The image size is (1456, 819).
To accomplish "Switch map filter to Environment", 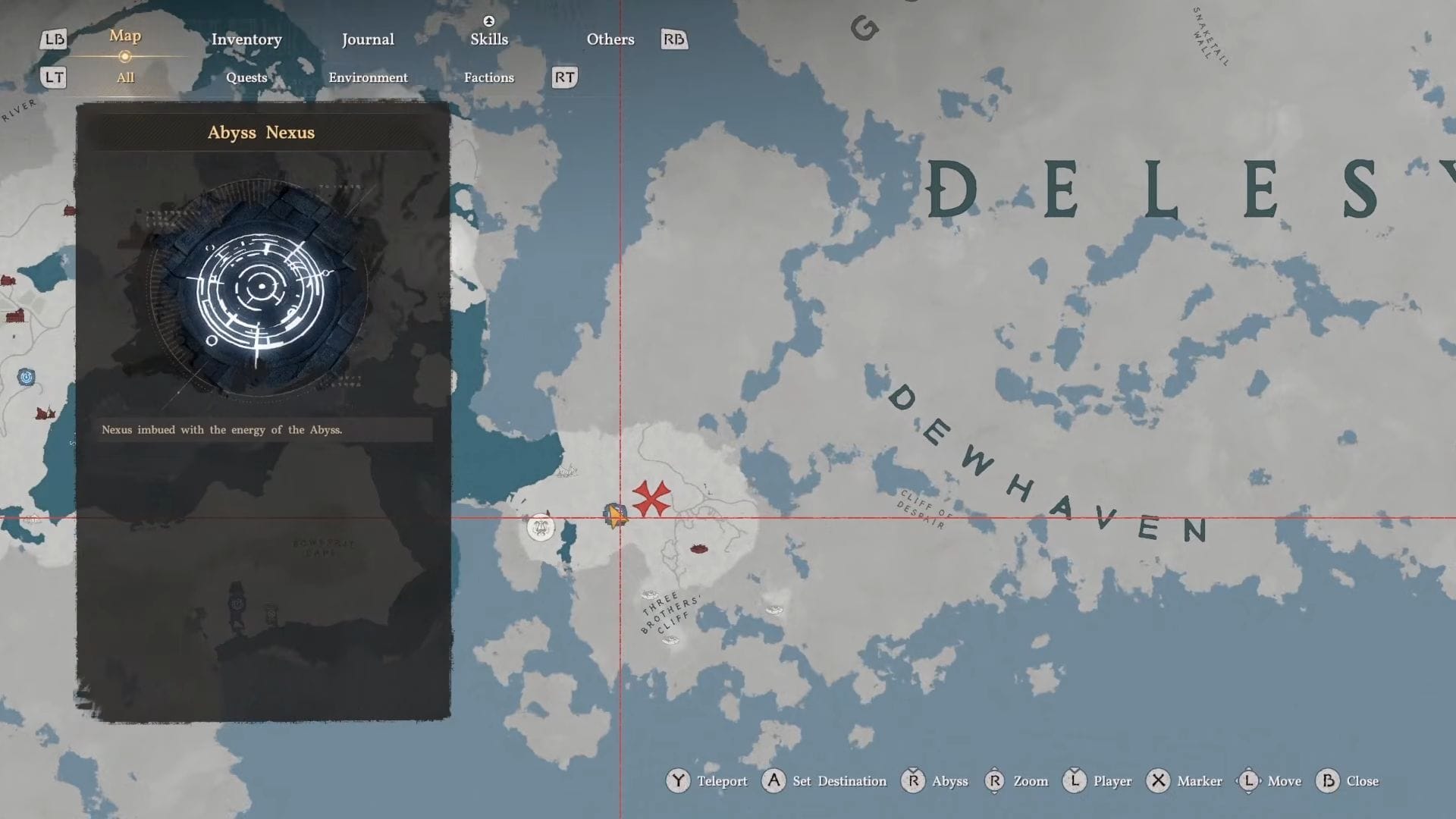I will point(368,77).
